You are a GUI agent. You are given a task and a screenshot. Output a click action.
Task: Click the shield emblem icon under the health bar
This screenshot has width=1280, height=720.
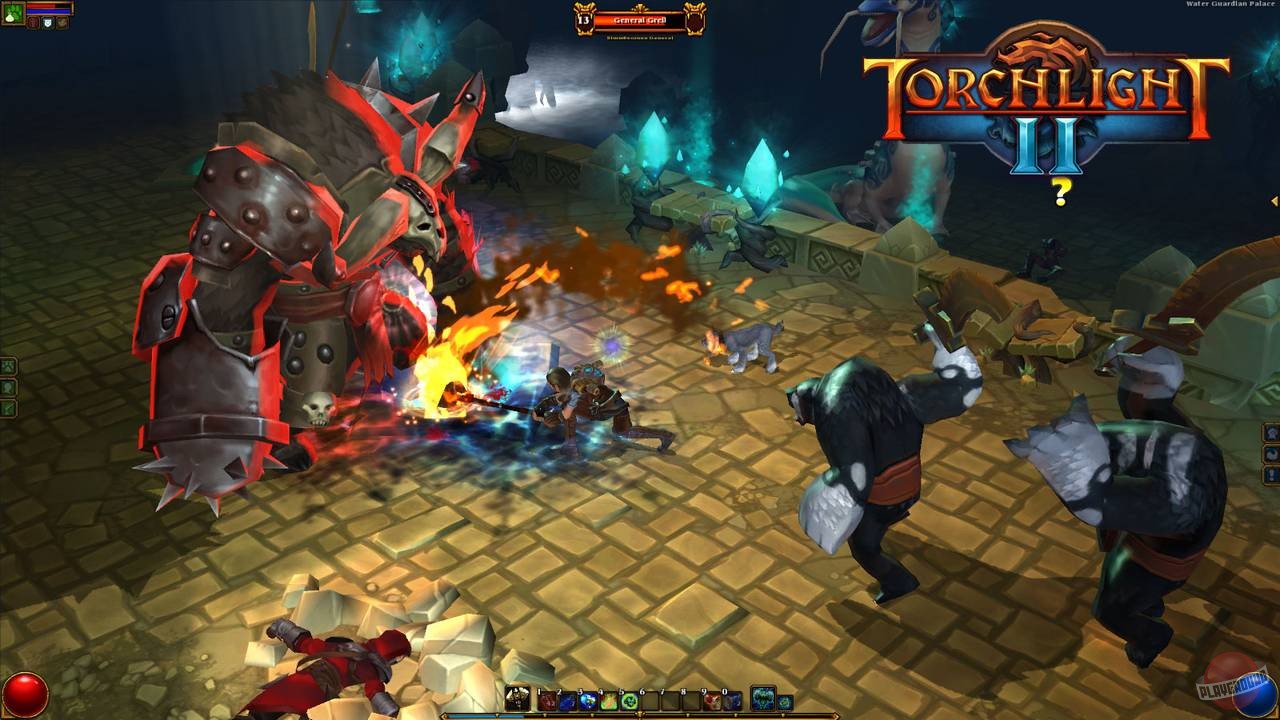pyautogui.click(x=48, y=22)
